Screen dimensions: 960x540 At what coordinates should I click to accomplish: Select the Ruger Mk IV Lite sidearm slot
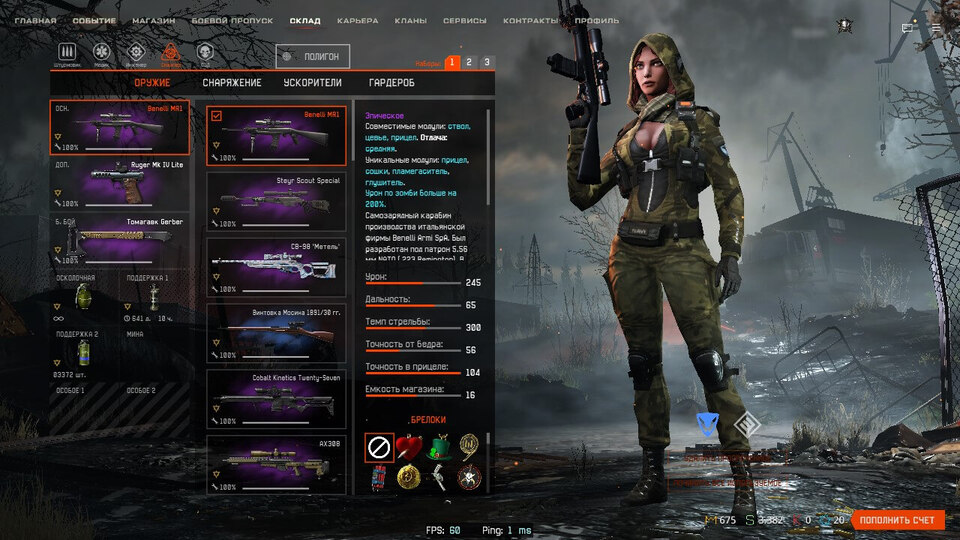point(119,183)
